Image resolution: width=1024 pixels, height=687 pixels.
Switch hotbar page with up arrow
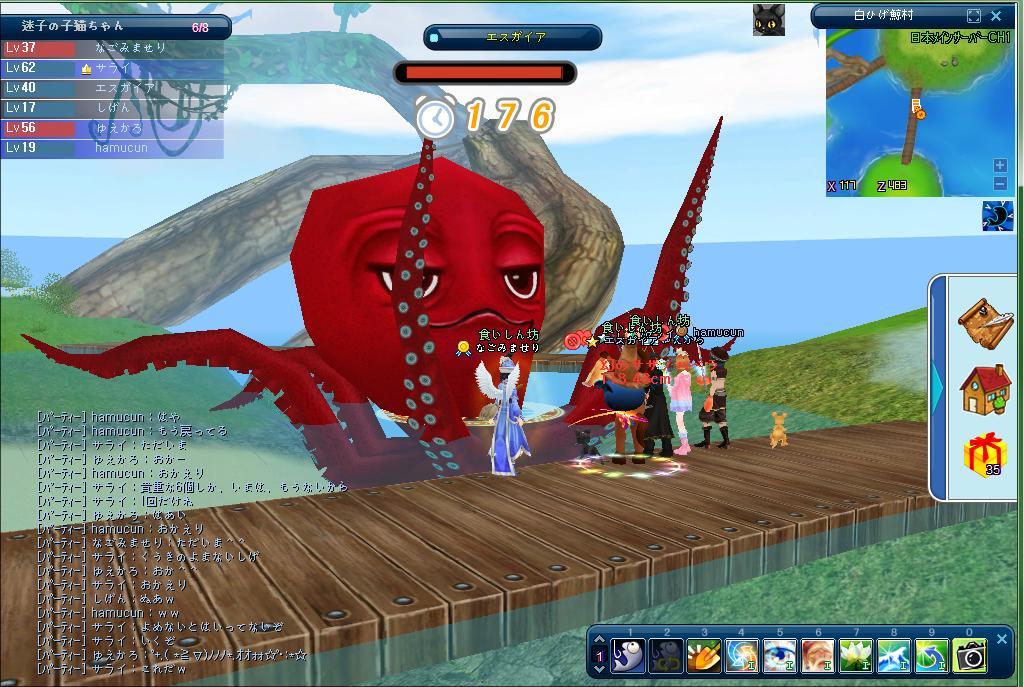tap(599, 641)
